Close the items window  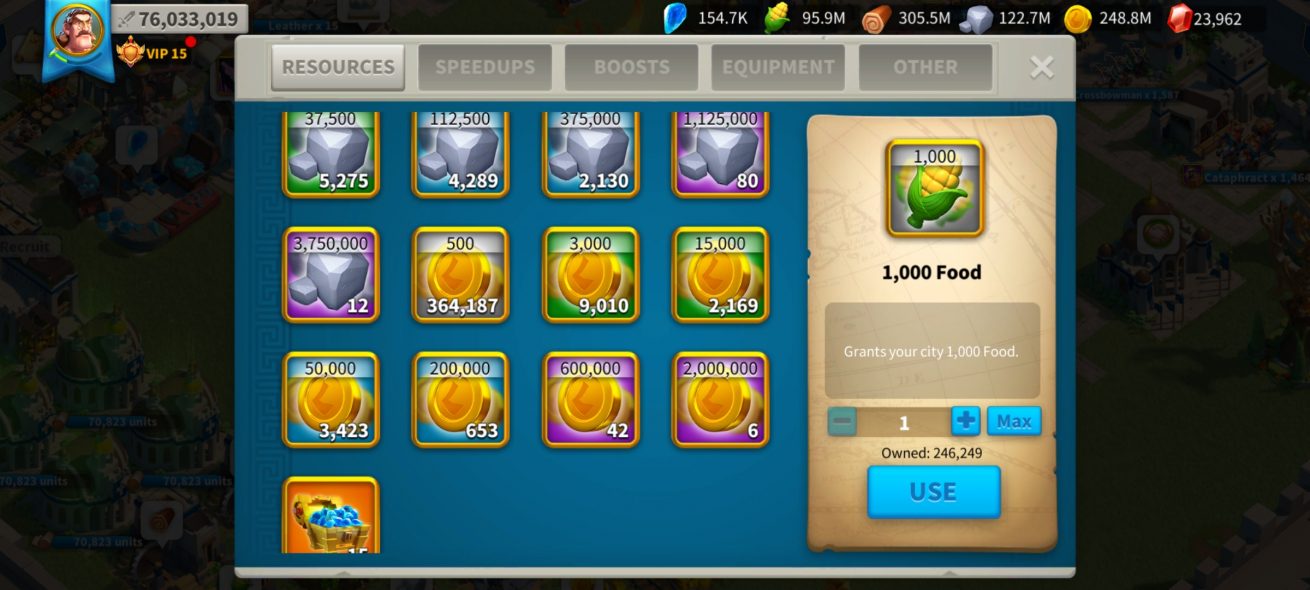point(1041,67)
